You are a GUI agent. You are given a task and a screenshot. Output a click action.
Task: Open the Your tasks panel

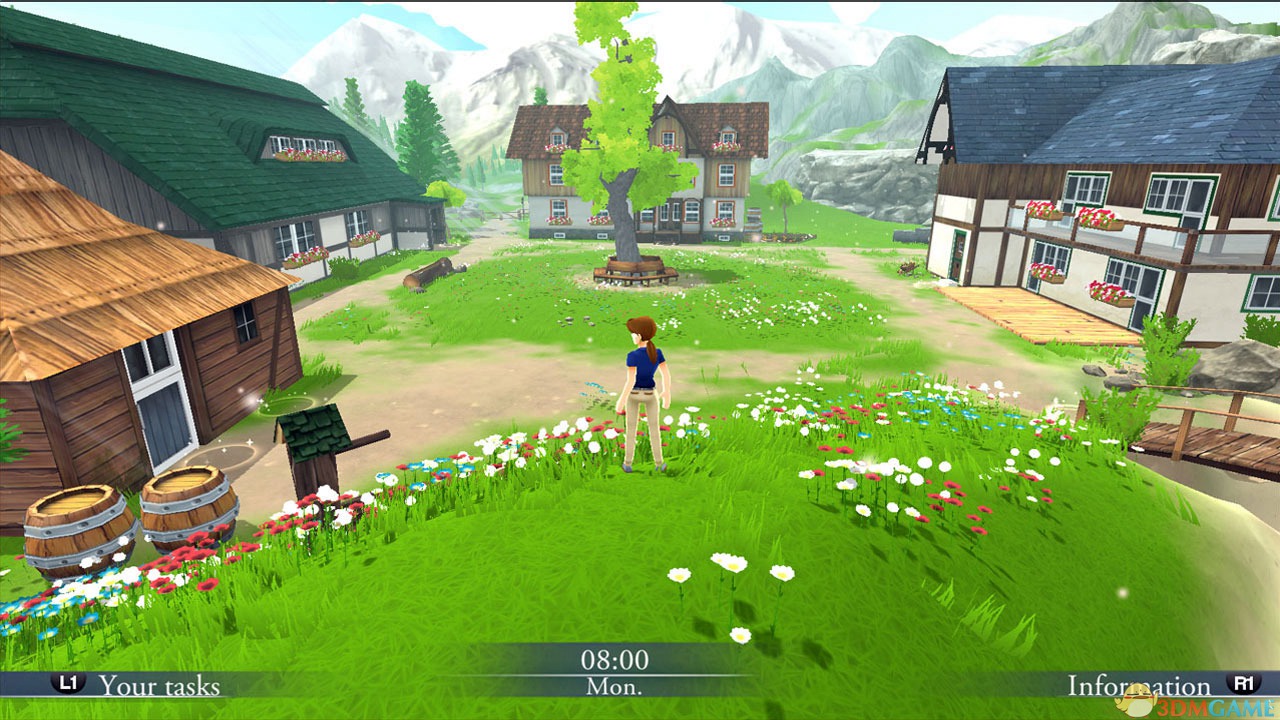point(157,685)
